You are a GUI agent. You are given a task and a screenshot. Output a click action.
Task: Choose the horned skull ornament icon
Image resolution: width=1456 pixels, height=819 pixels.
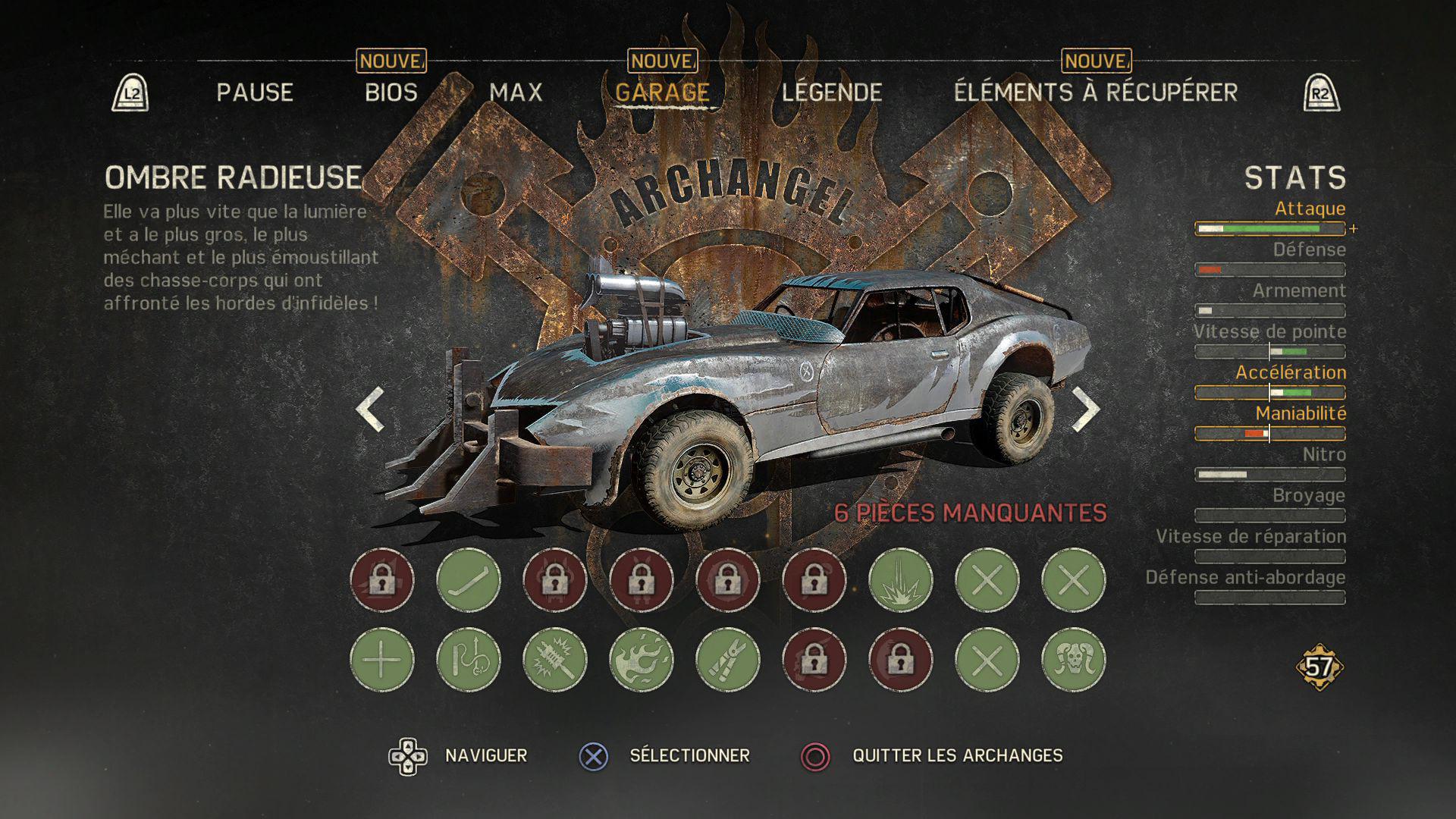click(x=1074, y=660)
